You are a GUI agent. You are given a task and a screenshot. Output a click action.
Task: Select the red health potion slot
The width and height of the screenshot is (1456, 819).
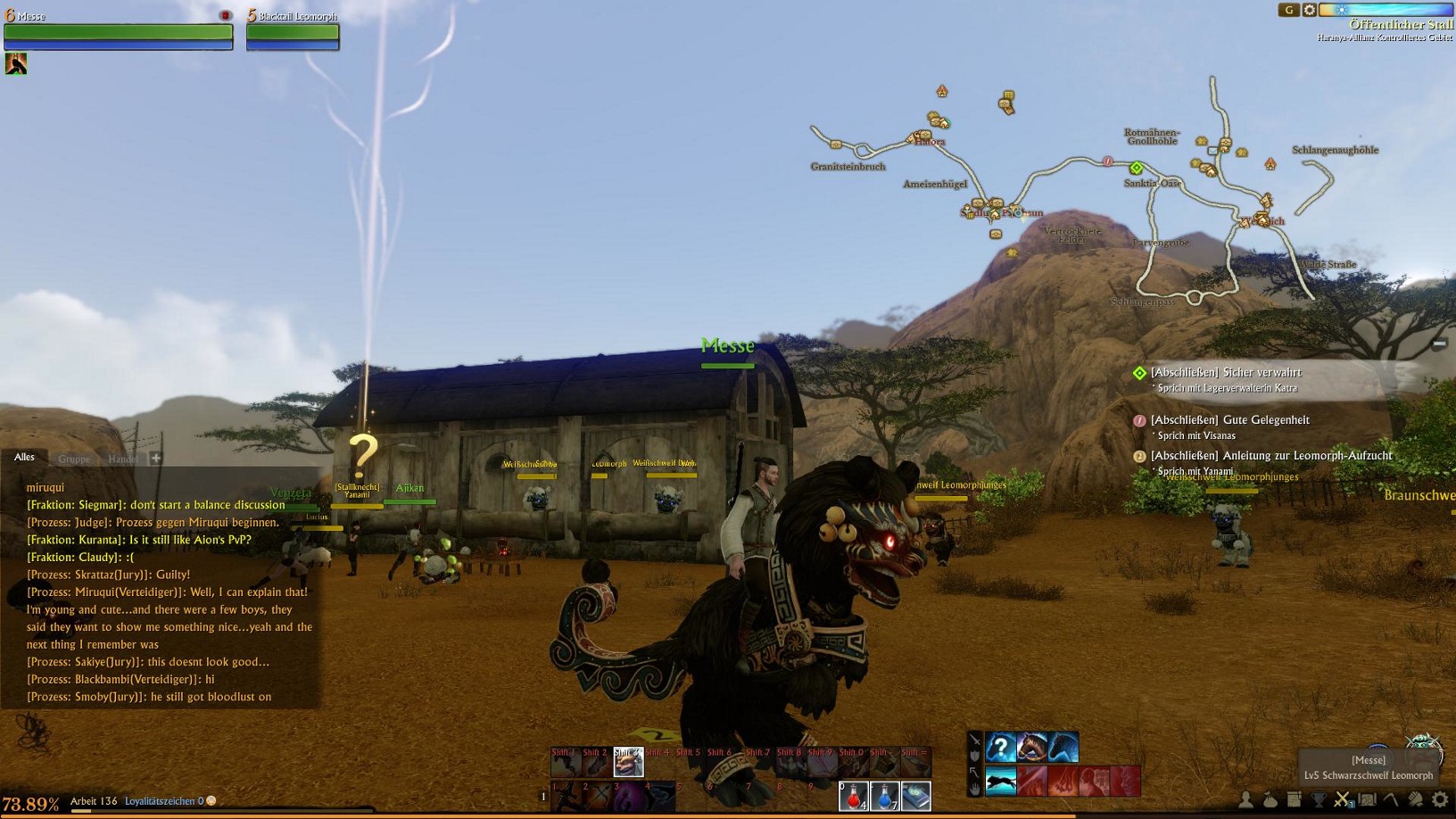(853, 796)
